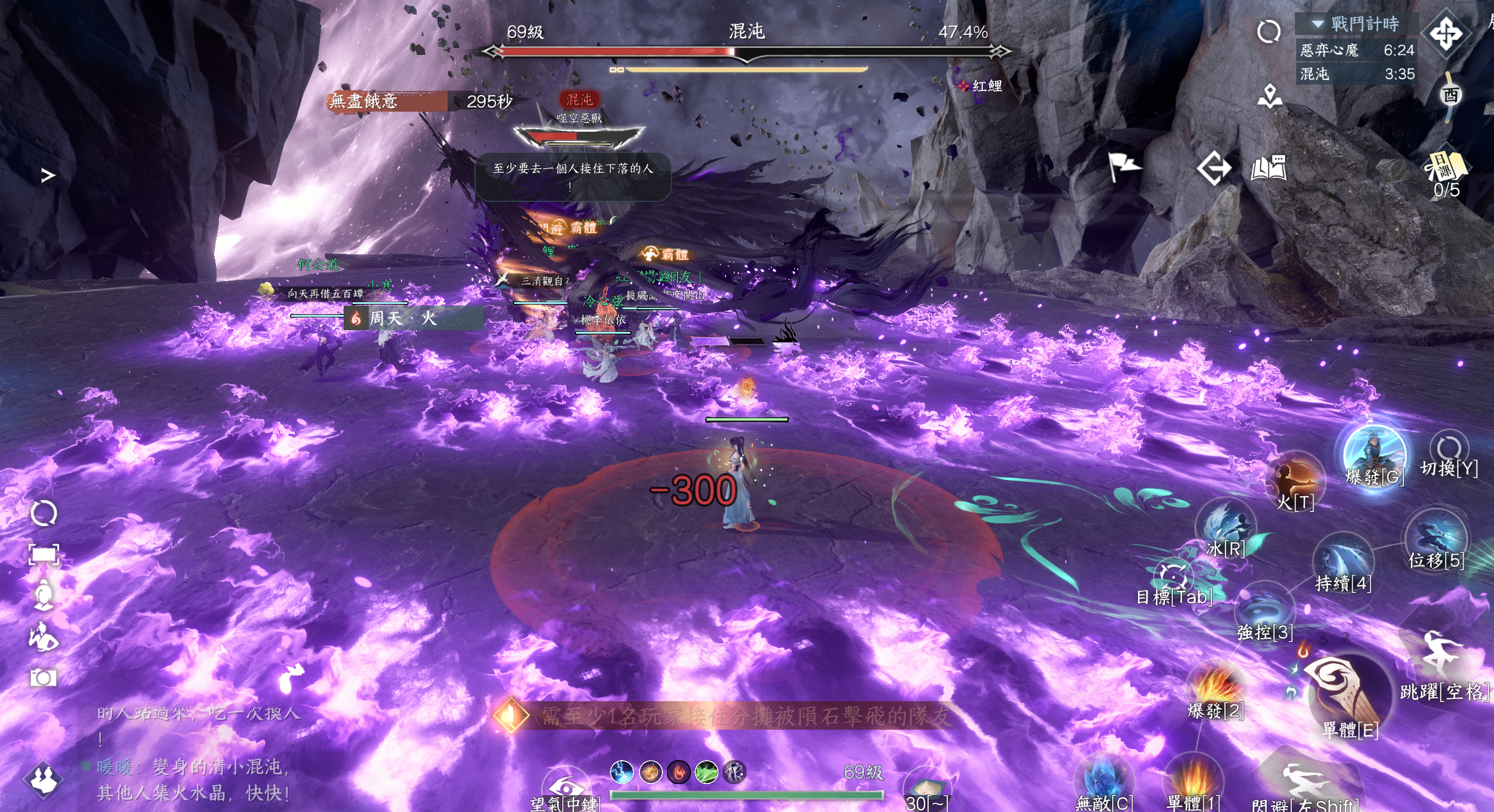Use the 強控[3] crowd-control skill
Screen dimensions: 1494x812
pyautogui.click(x=1265, y=610)
